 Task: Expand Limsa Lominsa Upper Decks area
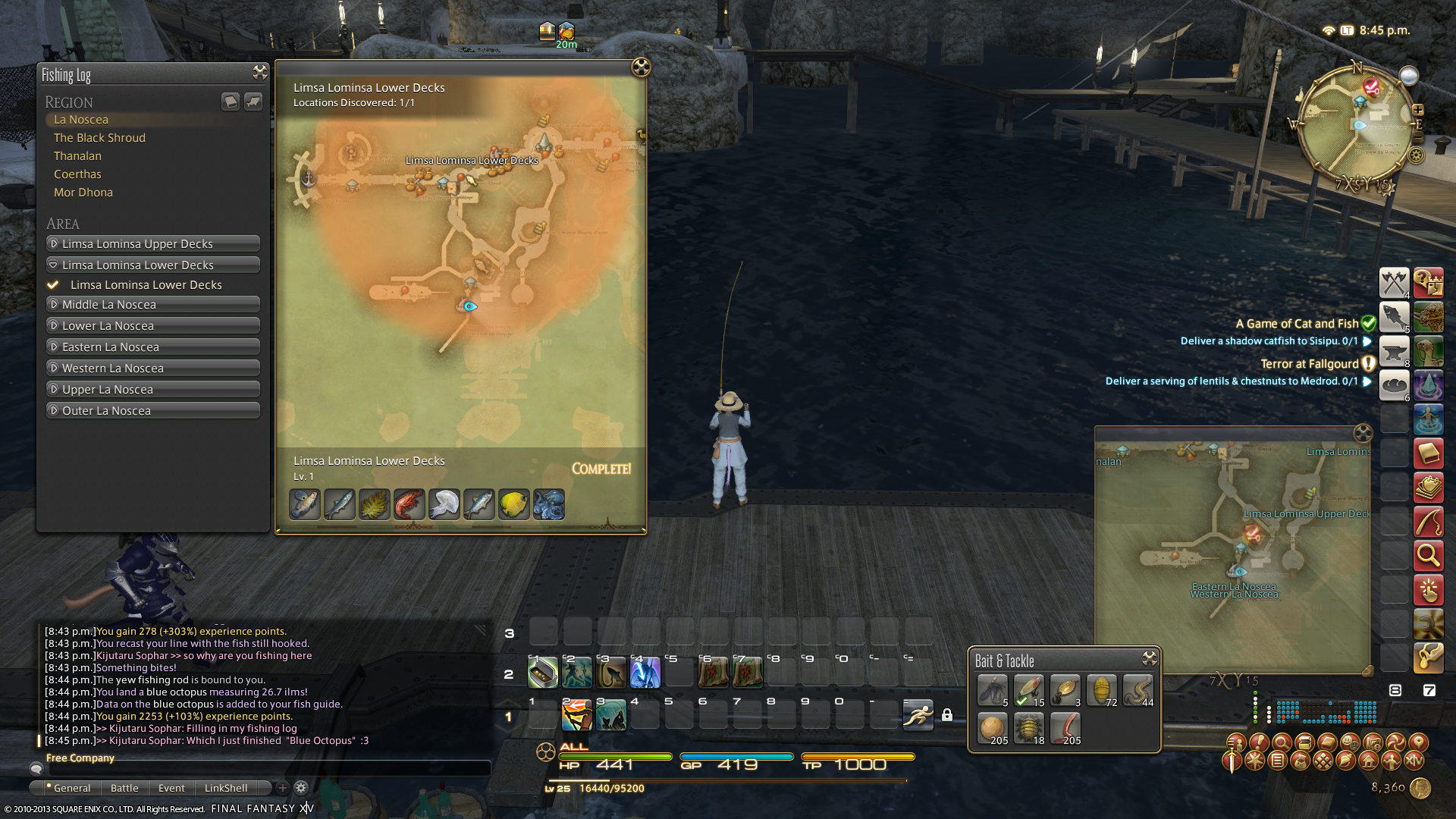click(x=153, y=244)
